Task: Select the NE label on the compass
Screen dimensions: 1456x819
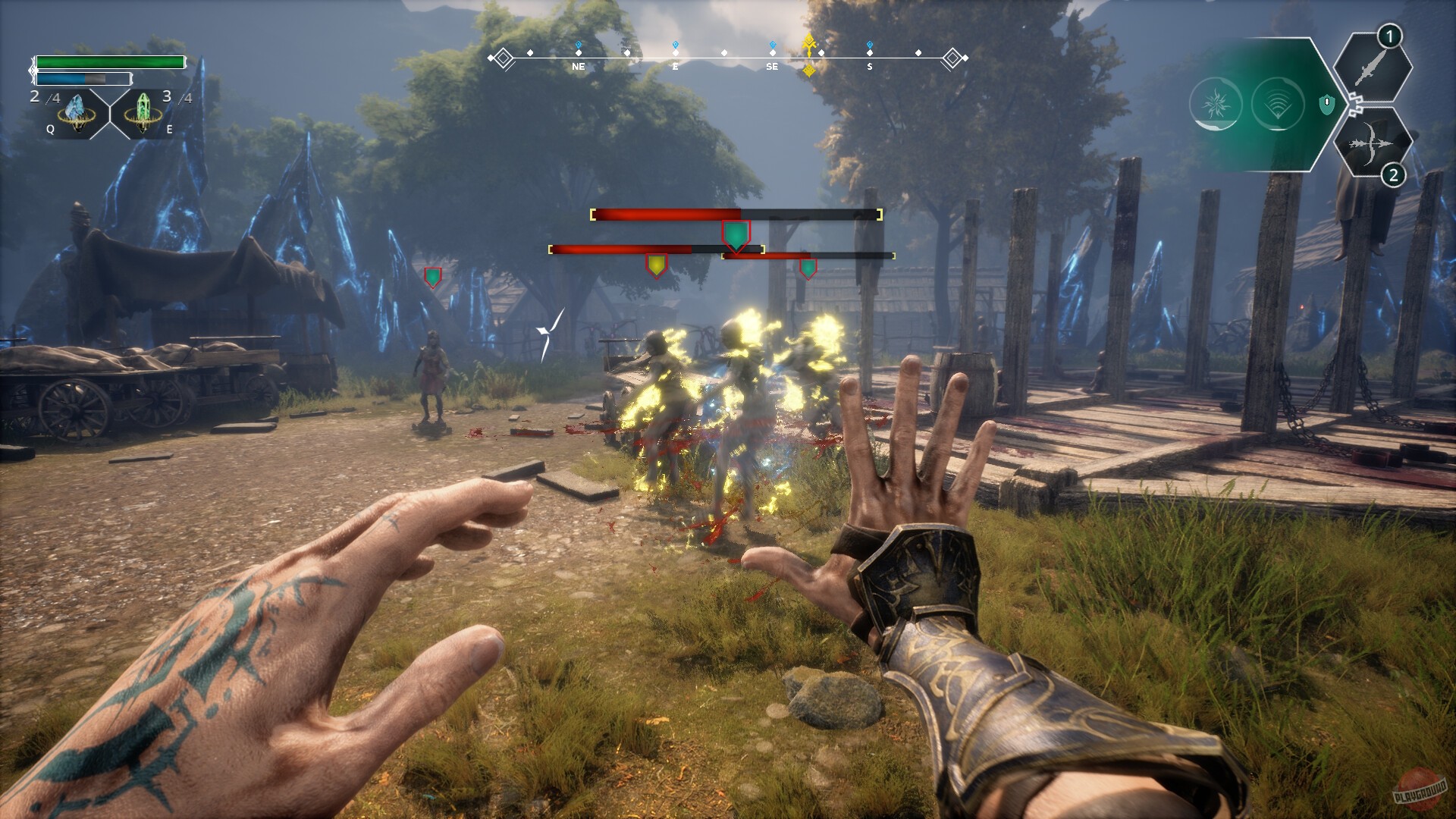Action: coord(578,66)
